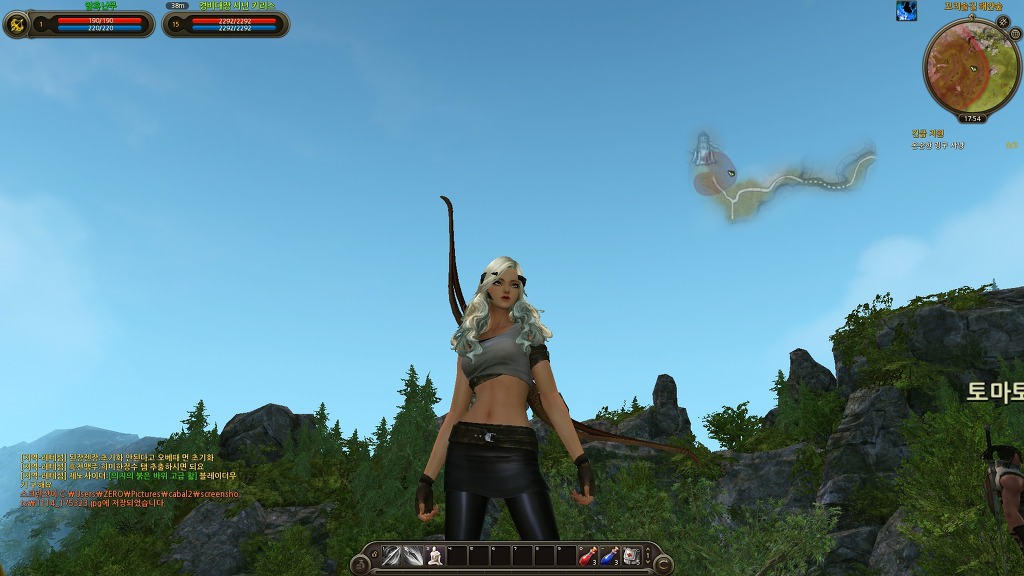This screenshot has width=1024, height=576.
Task: Drink the blue mana potion
Action: pos(610,557)
